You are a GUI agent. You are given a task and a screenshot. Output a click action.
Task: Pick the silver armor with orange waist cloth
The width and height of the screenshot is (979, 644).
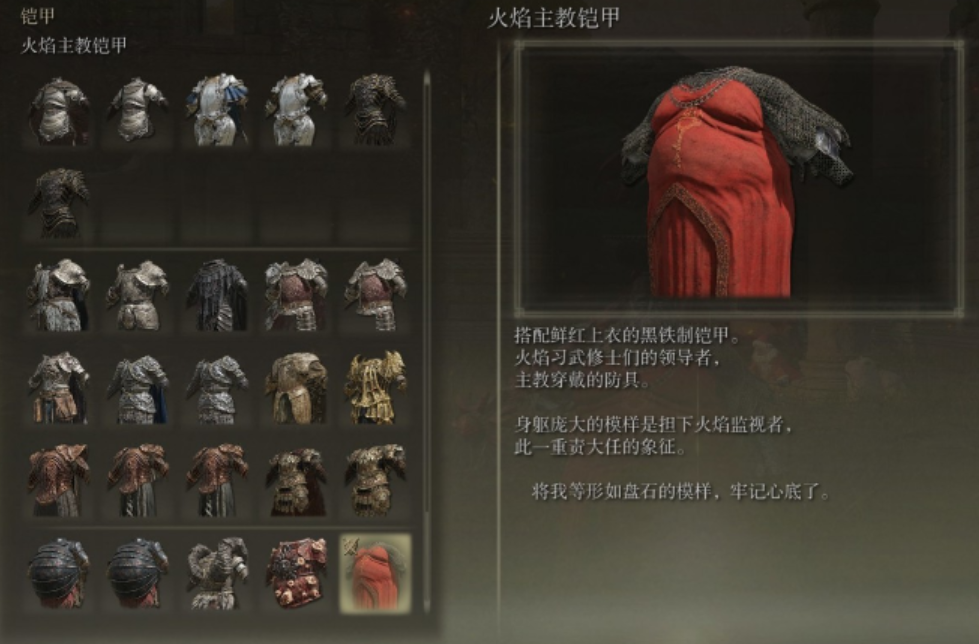point(59,387)
